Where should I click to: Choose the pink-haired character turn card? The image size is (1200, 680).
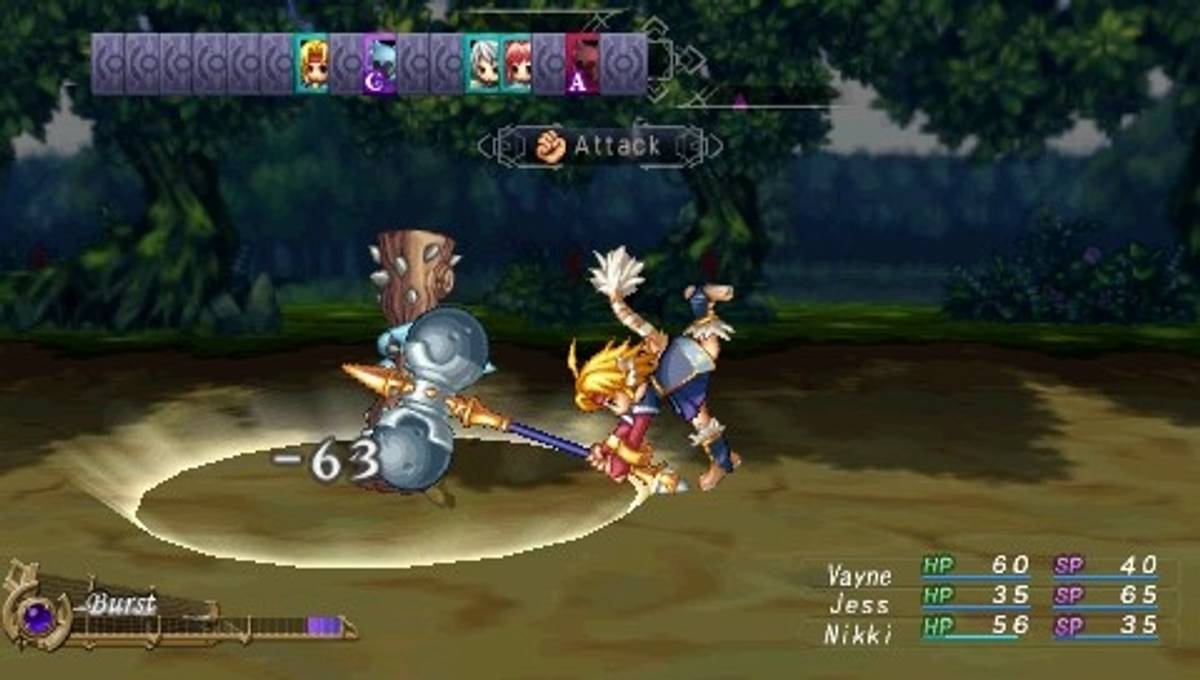[517, 64]
